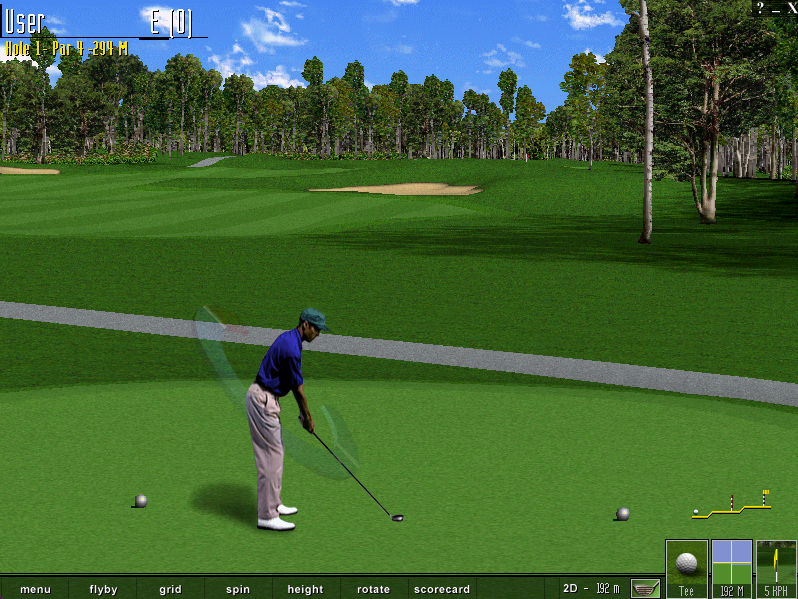Select the club icon beside 2D distance
This screenshot has width=798, height=599.
645,588
